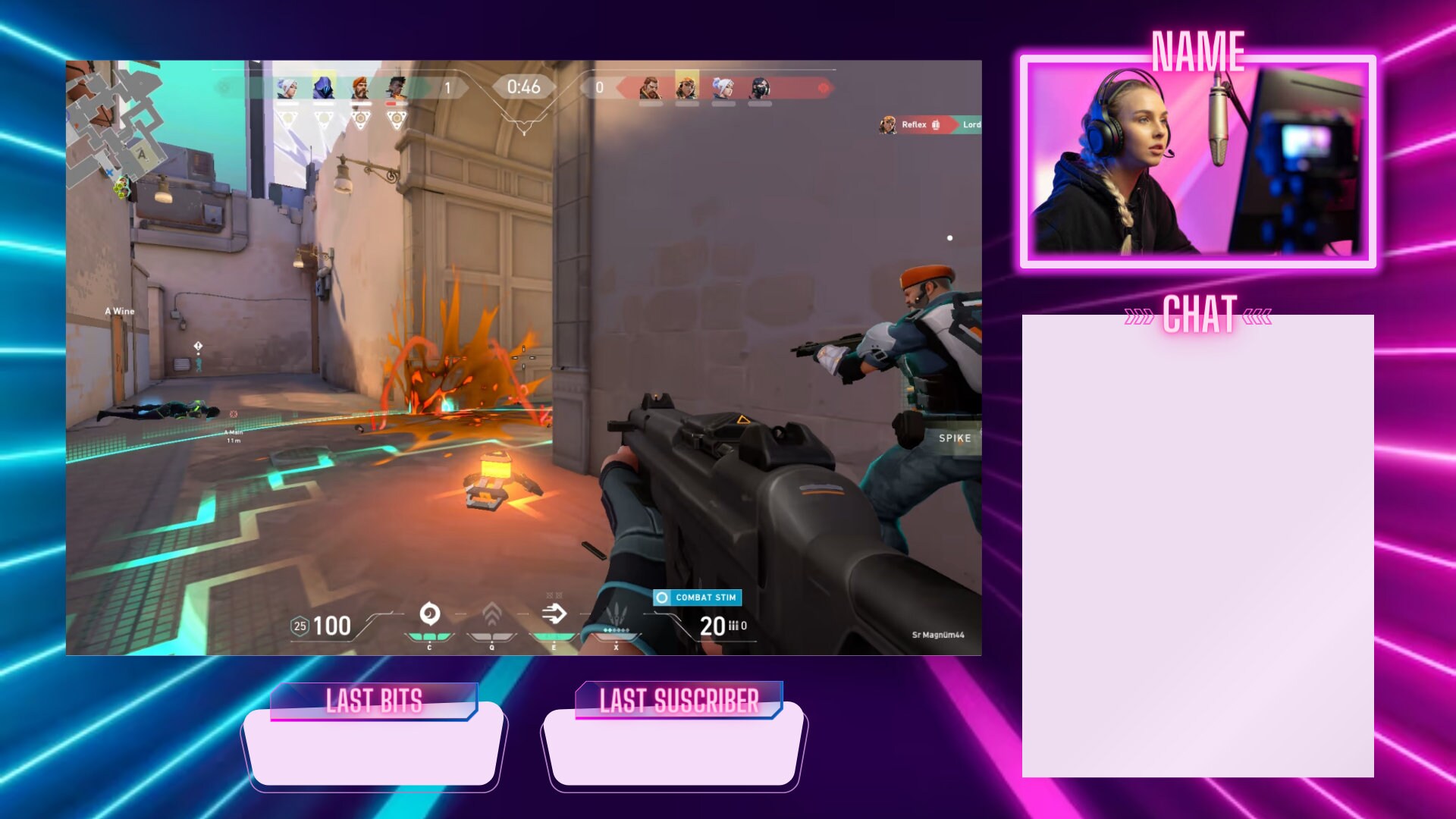This screenshot has height=819, width=1456.
Task: Select the Blade Storm ultimate icon above X
Action: click(x=617, y=613)
